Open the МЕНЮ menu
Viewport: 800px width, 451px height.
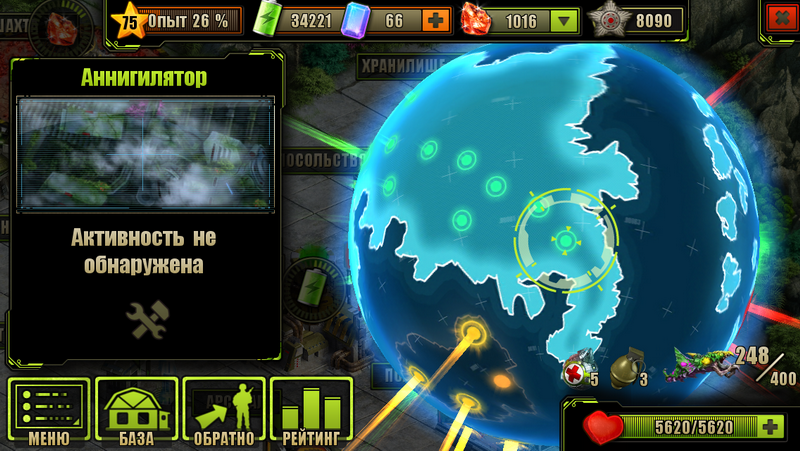[48, 411]
